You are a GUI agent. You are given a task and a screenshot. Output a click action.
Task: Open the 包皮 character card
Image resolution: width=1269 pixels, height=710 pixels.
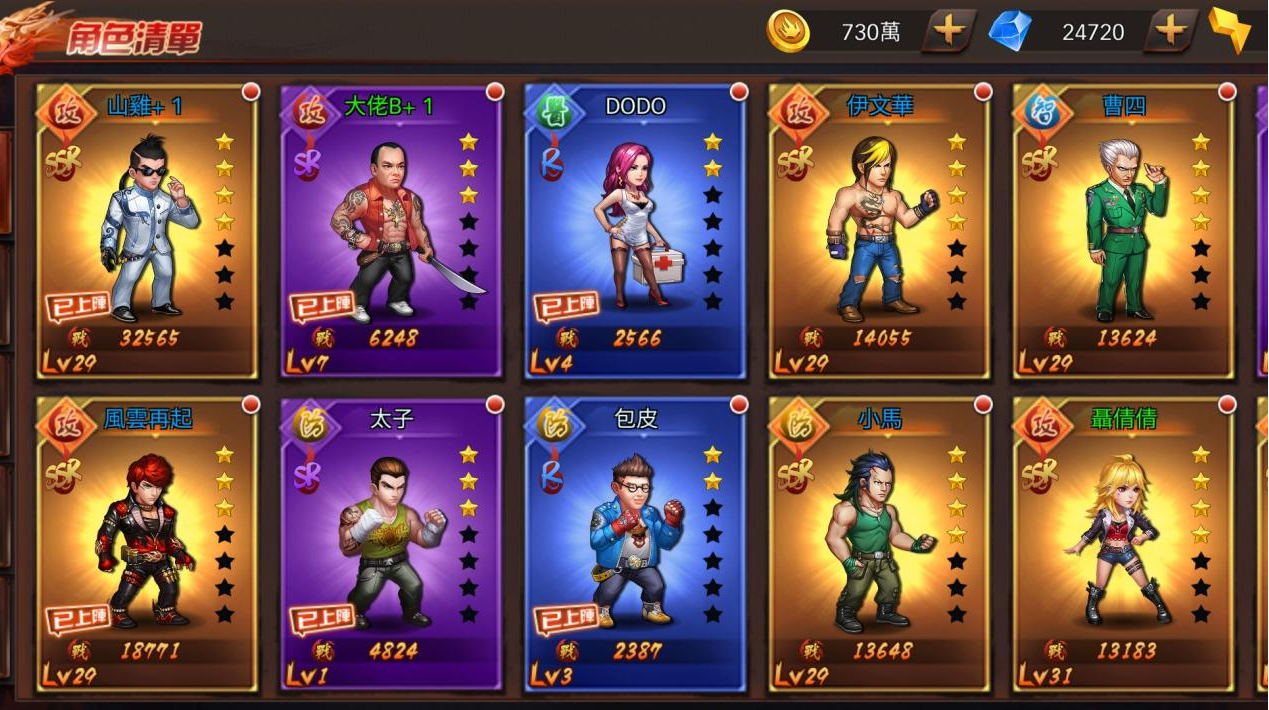coord(635,544)
